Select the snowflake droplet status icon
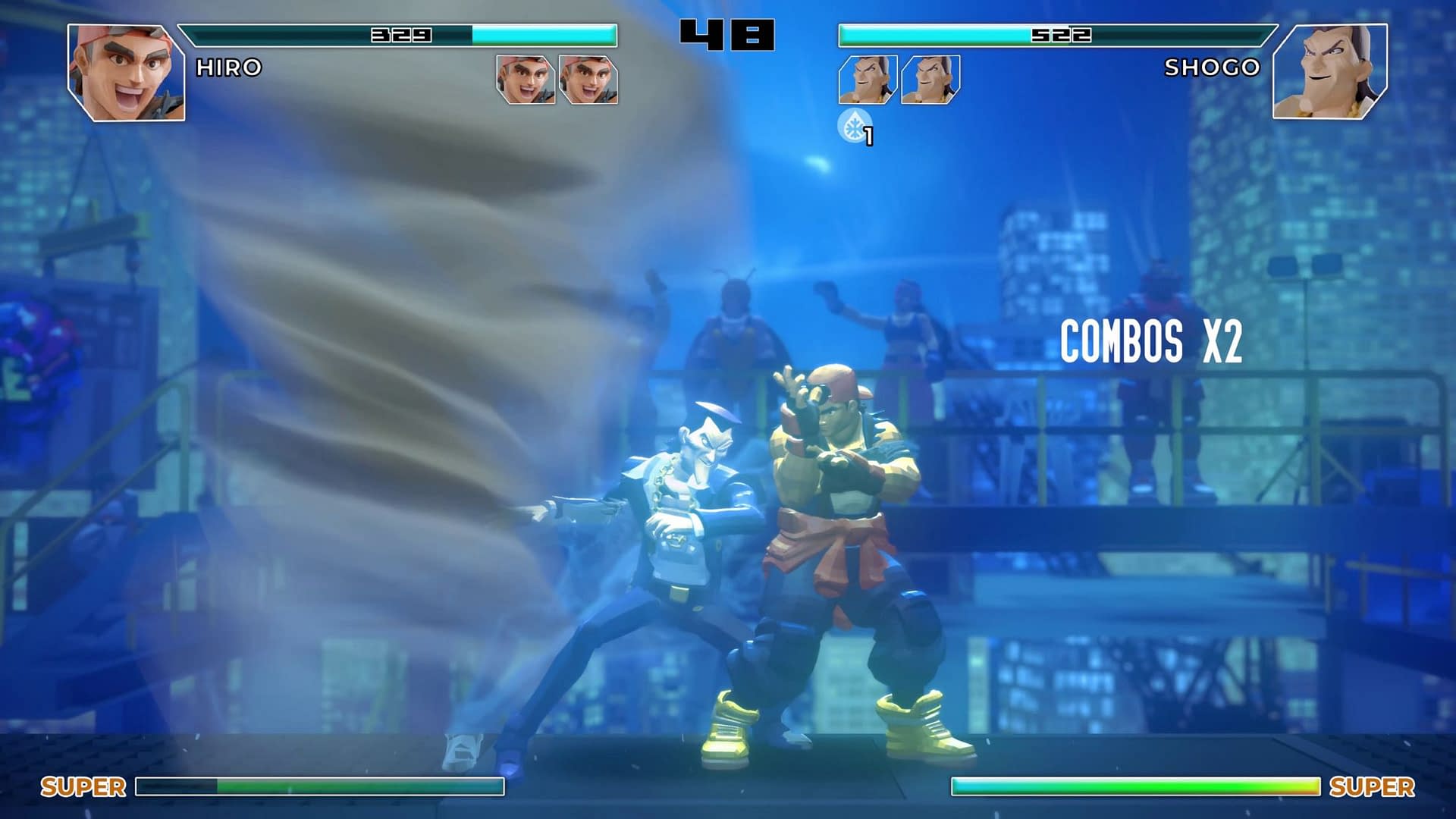Viewport: 1456px width, 819px height. pos(854,125)
